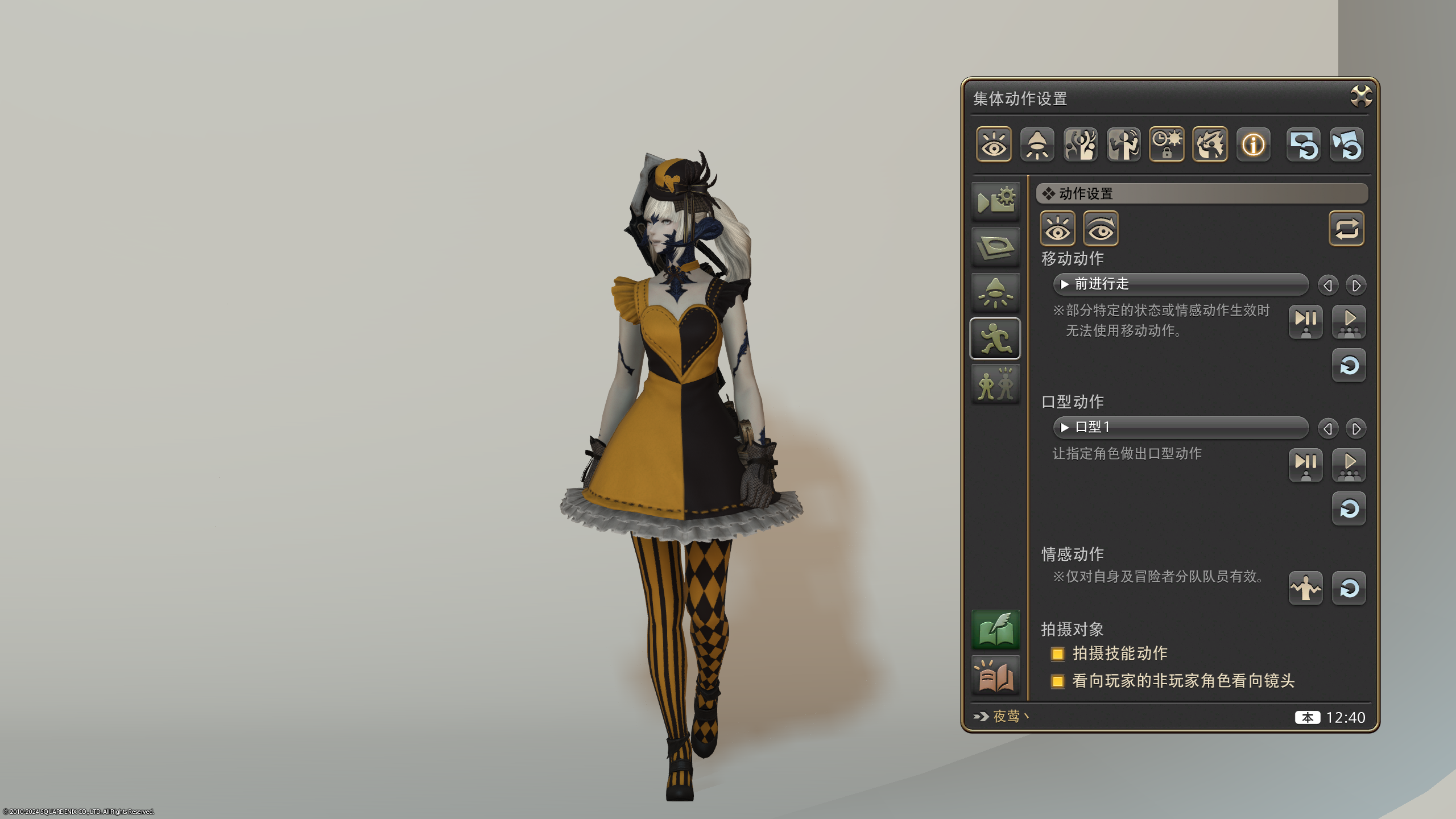Open the character display icon below motion tab
The height and width of the screenshot is (819, 1456).
tap(995, 384)
